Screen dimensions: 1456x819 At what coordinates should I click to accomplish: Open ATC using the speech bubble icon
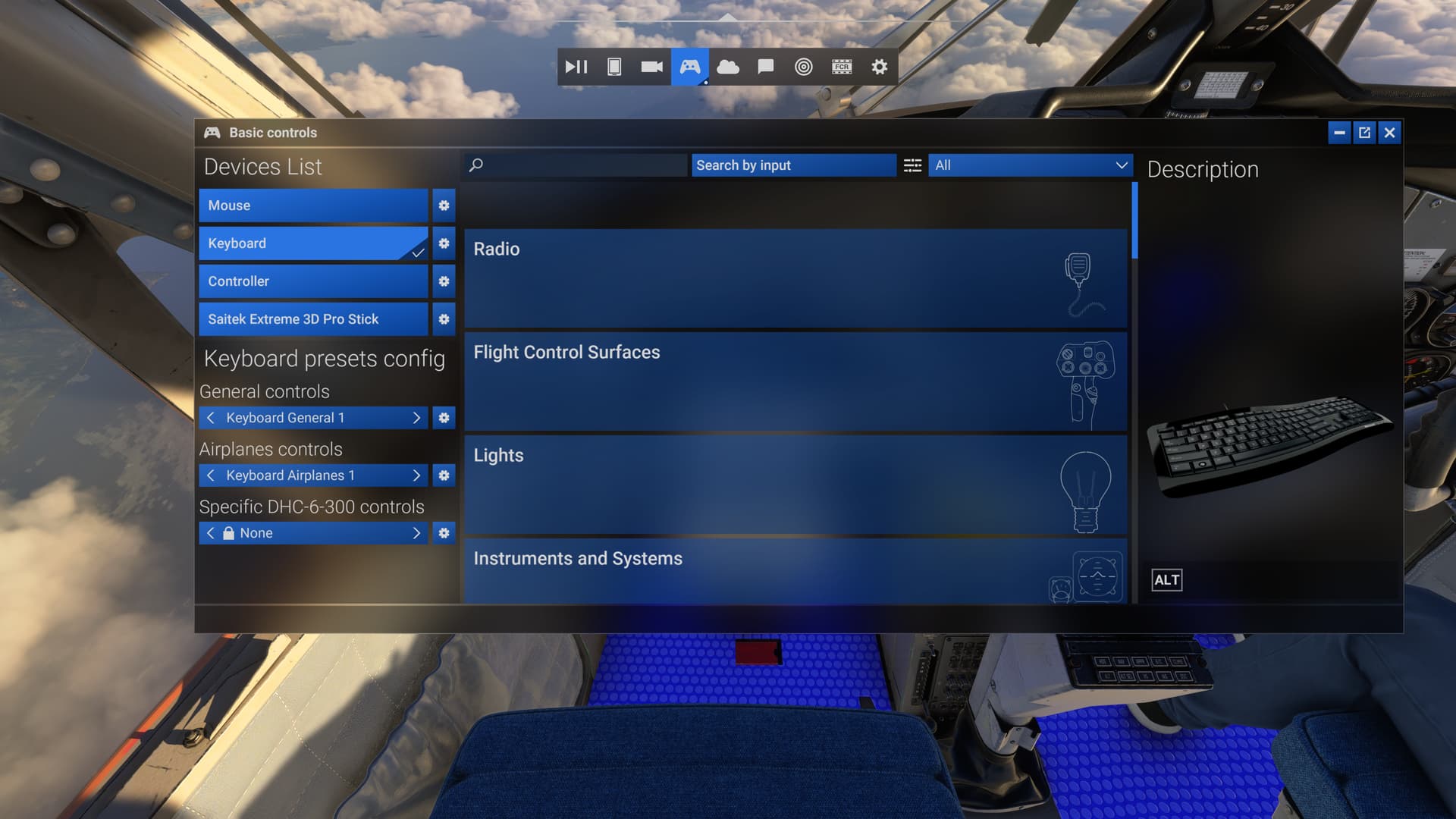764,67
